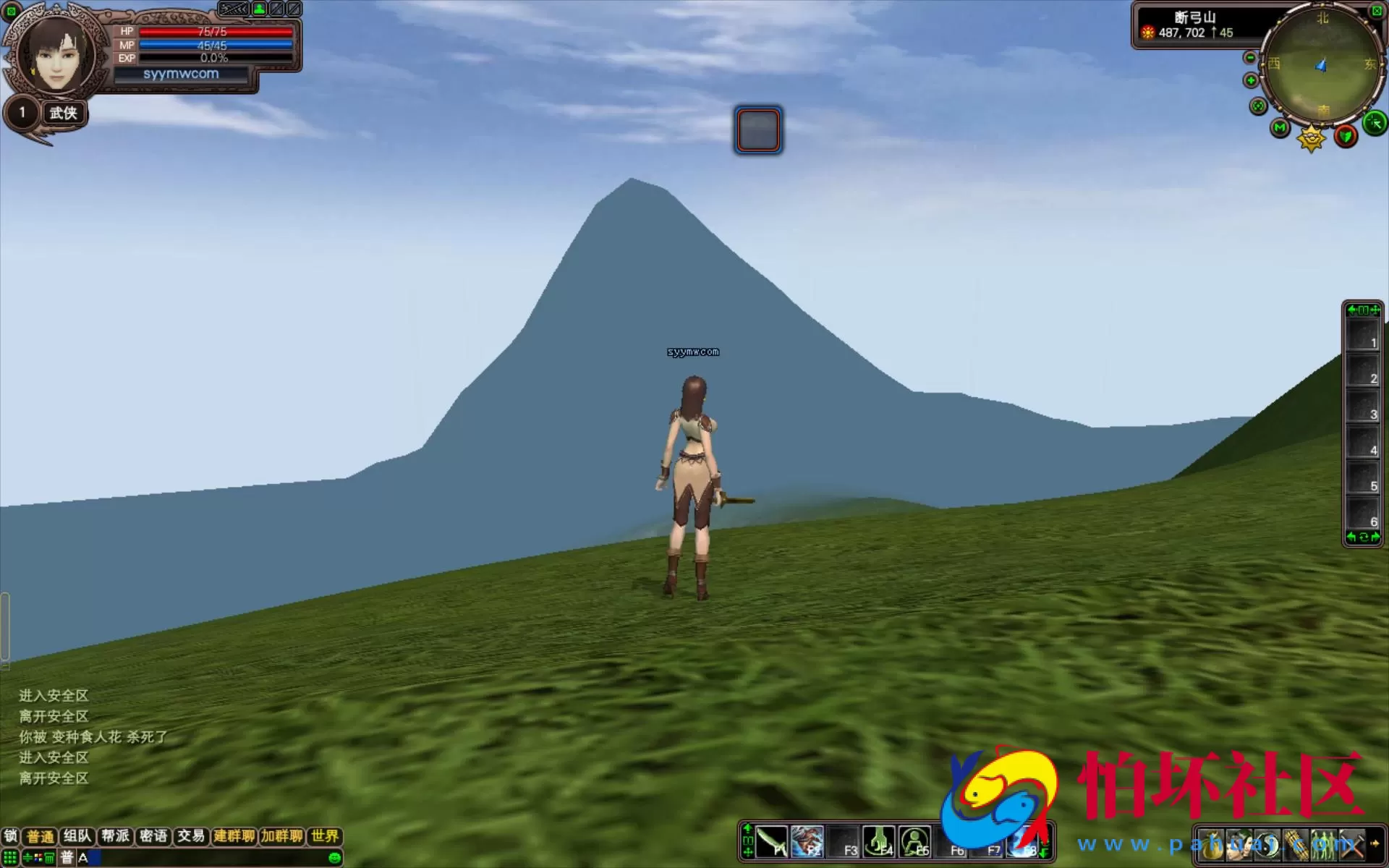
Task: Zoom in the minimap with plus button
Action: coord(1251,80)
